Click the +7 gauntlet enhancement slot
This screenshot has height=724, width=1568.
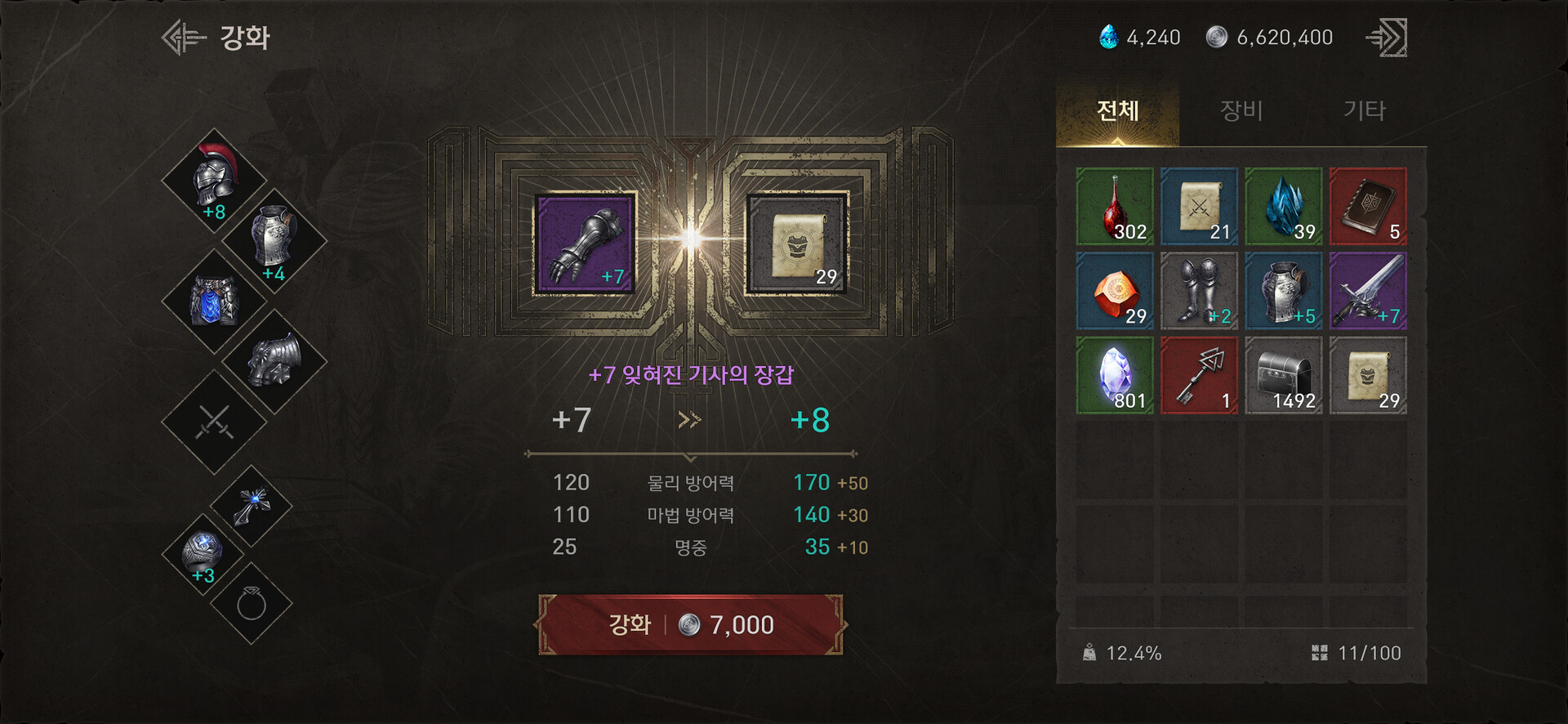[x=585, y=243]
